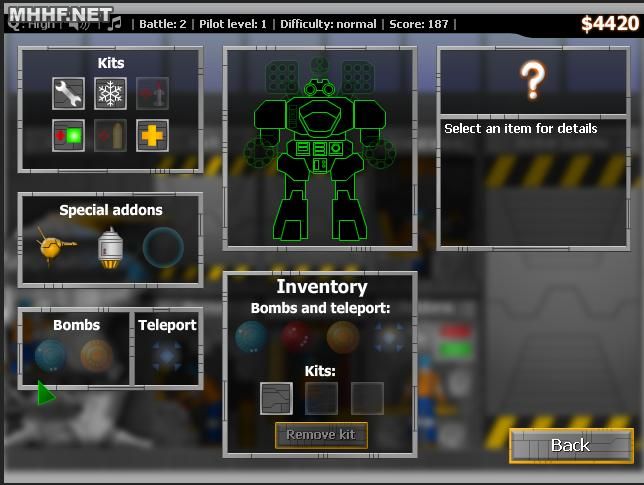Select the yellow drone special addon
644x485 pixels.
[x=57, y=246]
